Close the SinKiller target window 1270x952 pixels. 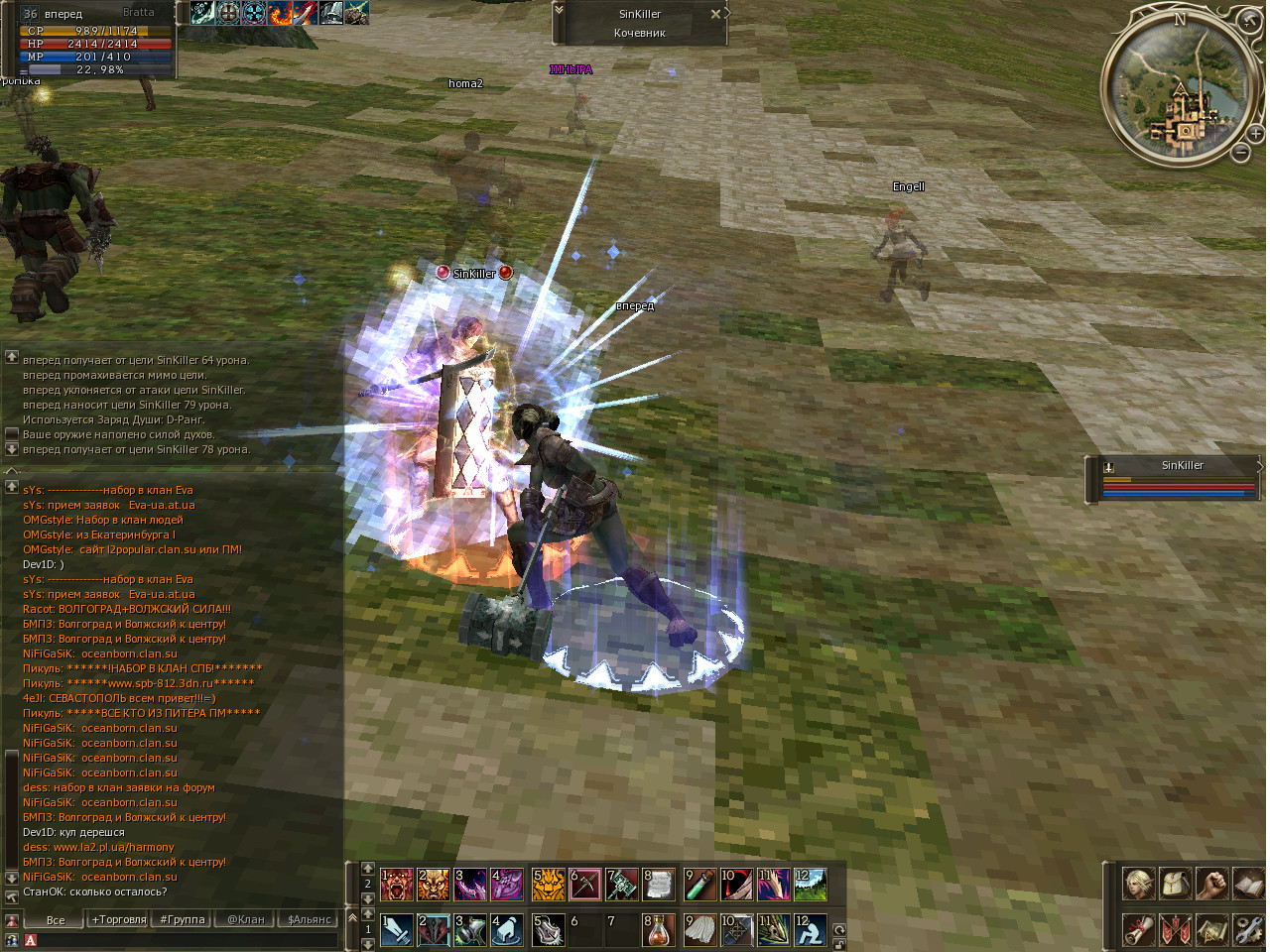(715, 14)
